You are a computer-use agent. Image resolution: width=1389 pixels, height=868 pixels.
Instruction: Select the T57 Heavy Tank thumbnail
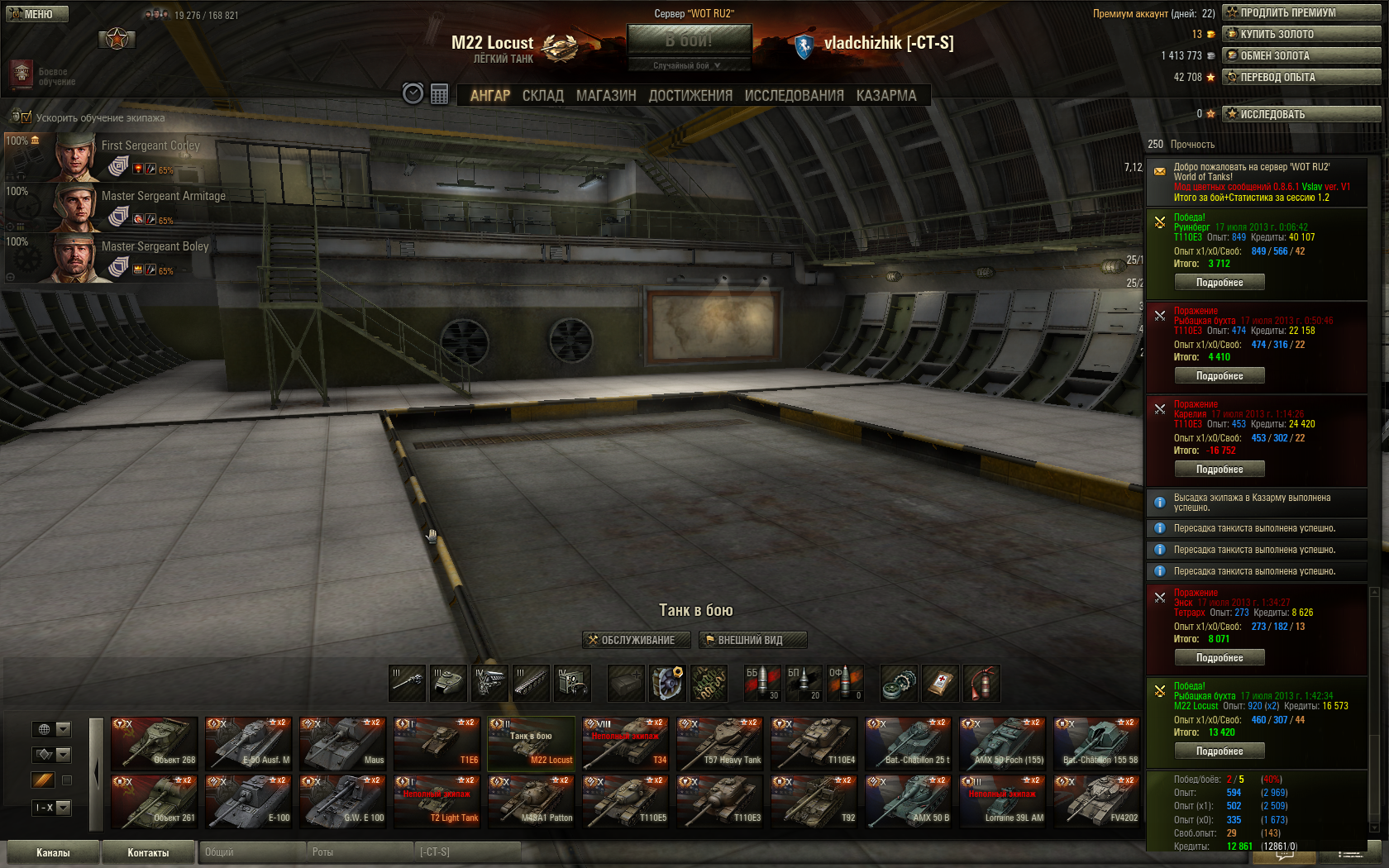coord(720,743)
